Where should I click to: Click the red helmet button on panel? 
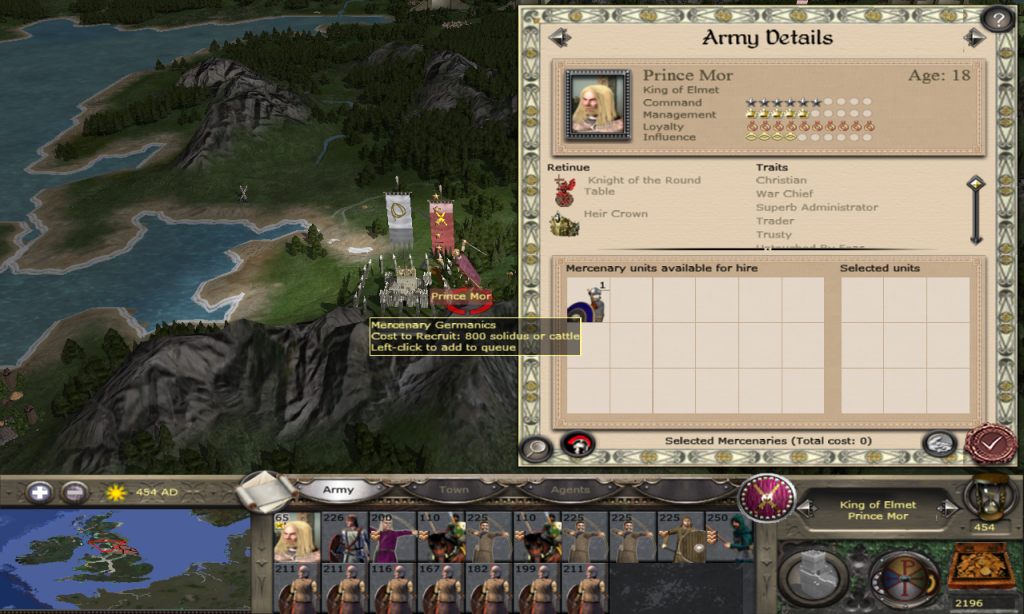coord(578,444)
